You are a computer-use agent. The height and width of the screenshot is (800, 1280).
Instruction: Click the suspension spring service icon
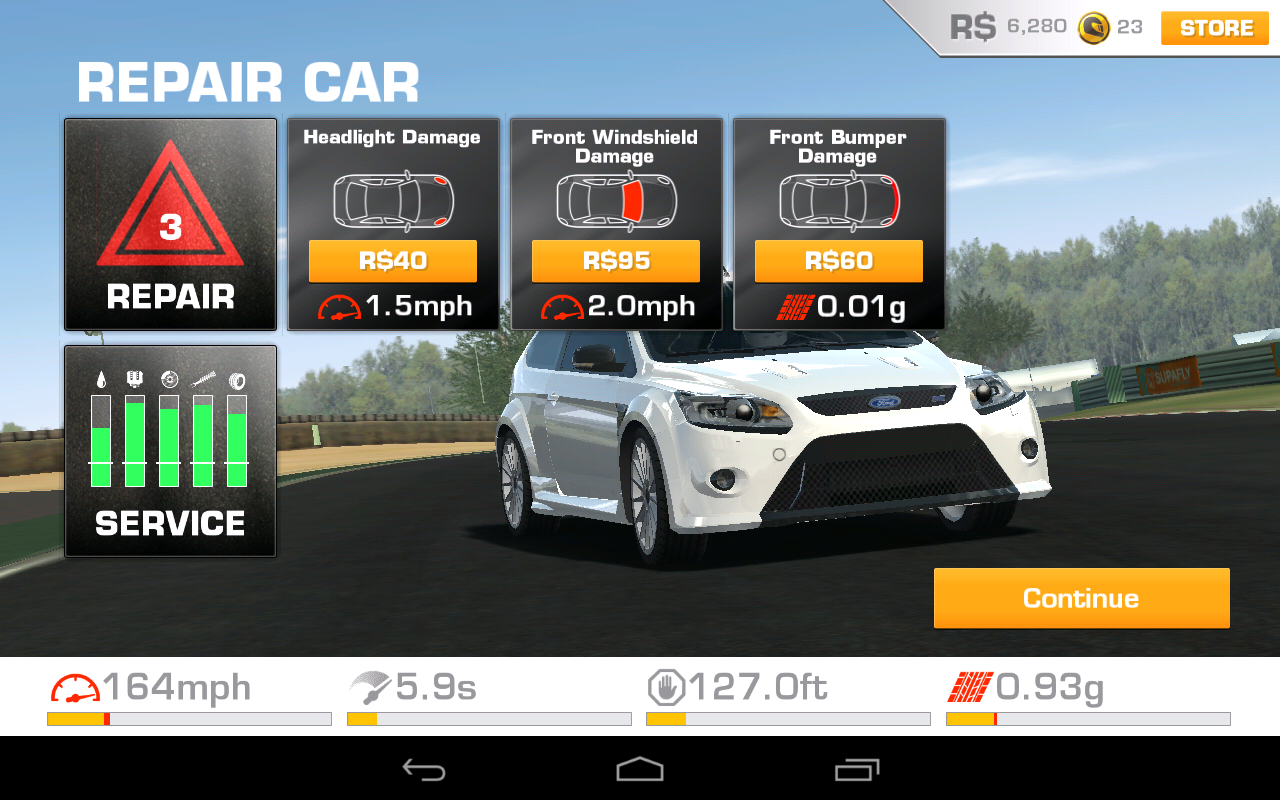tap(203, 379)
